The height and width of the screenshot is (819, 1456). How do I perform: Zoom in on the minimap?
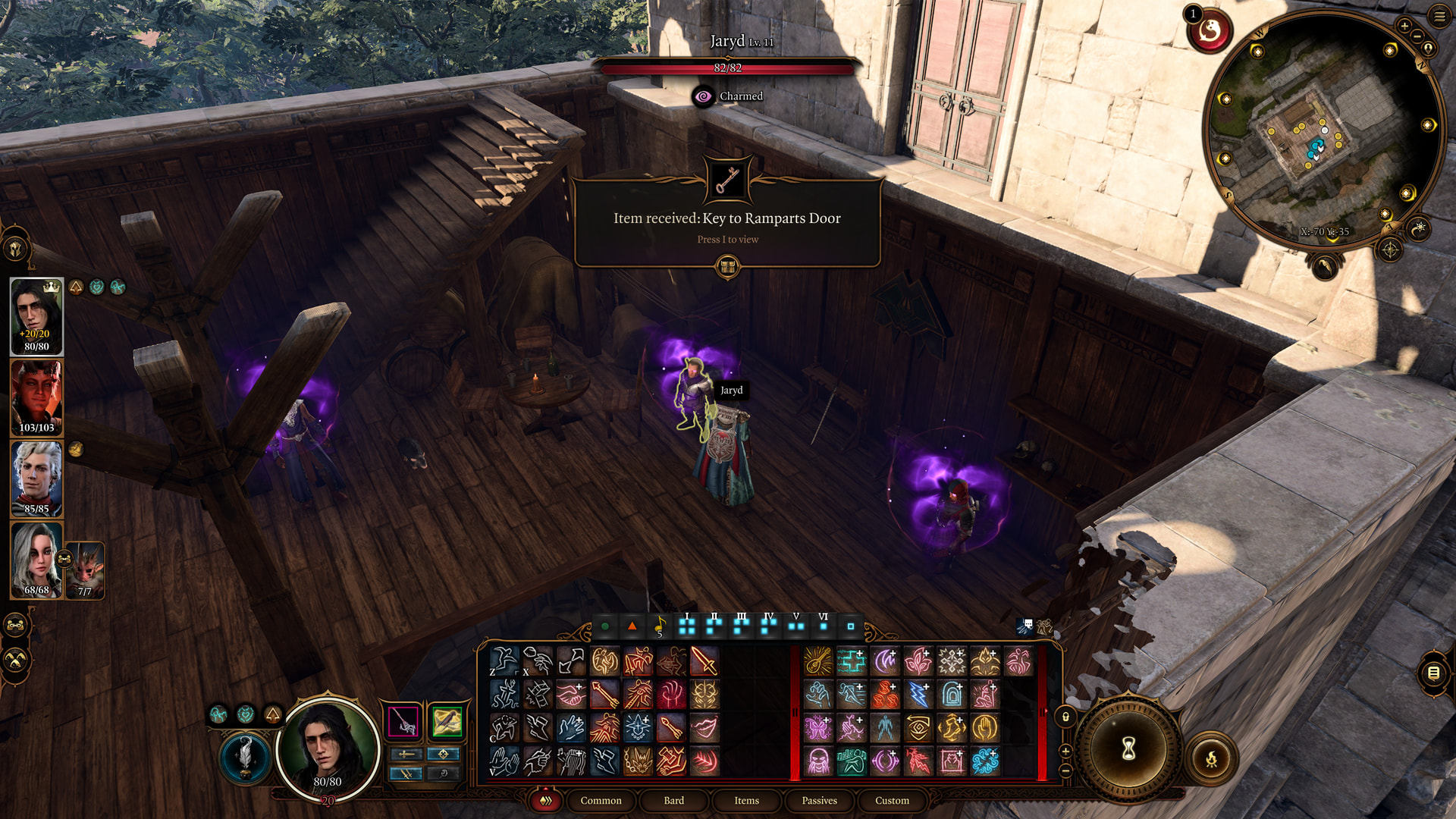click(1404, 26)
